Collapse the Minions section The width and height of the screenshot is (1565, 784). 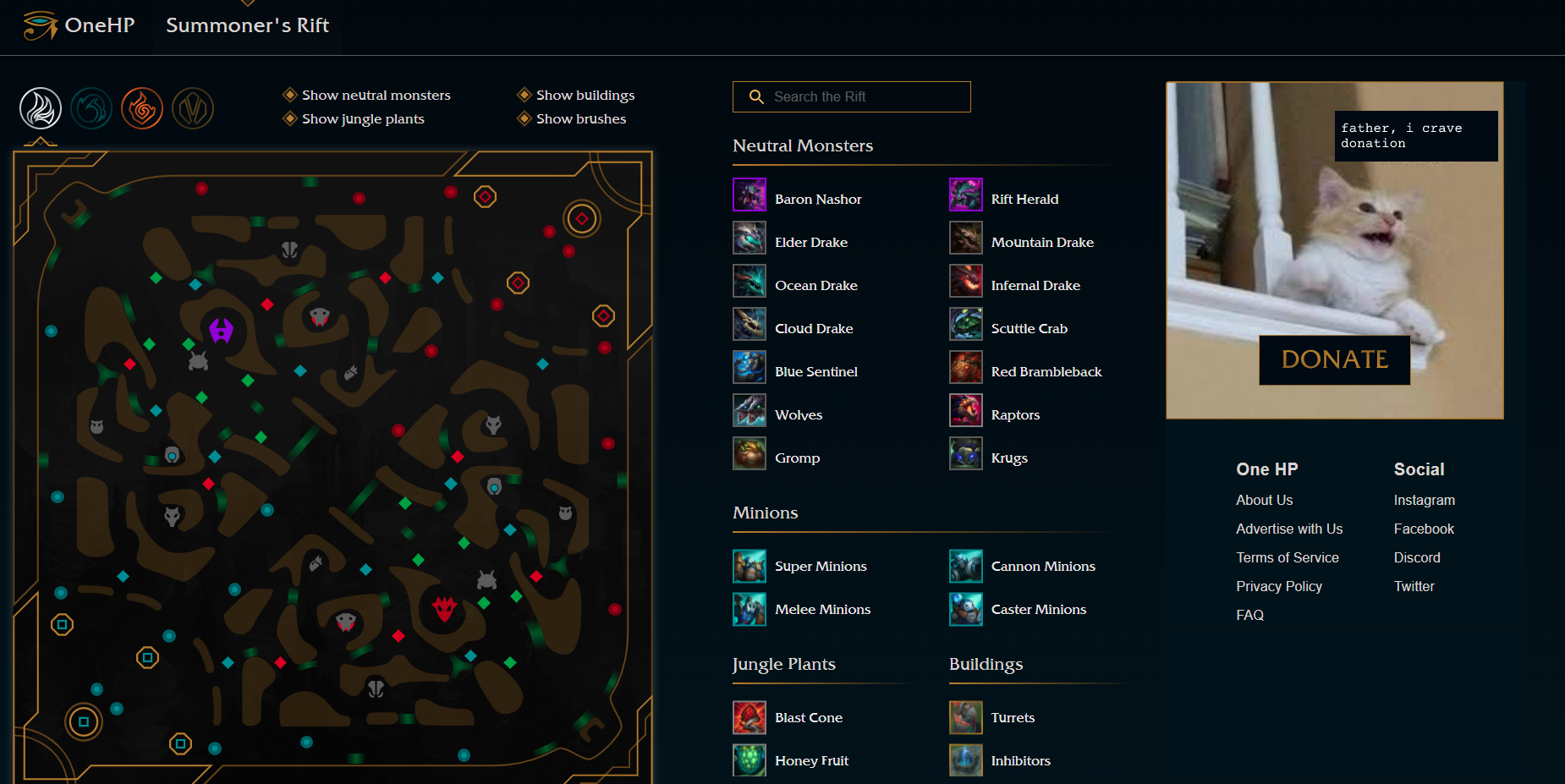[765, 513]
